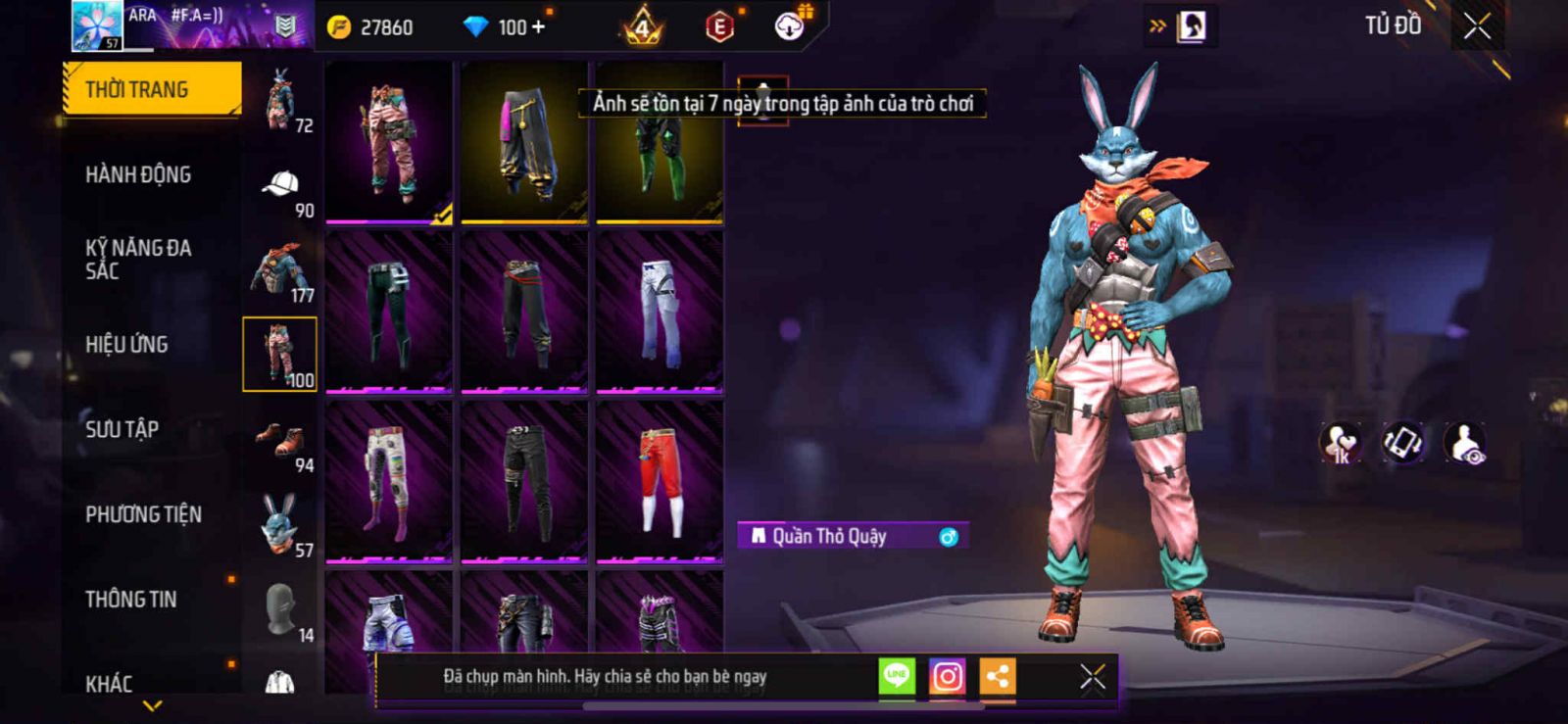Choose the white cap hat category
Viewport: 1568px width, 724px height.
click(281, 186)
